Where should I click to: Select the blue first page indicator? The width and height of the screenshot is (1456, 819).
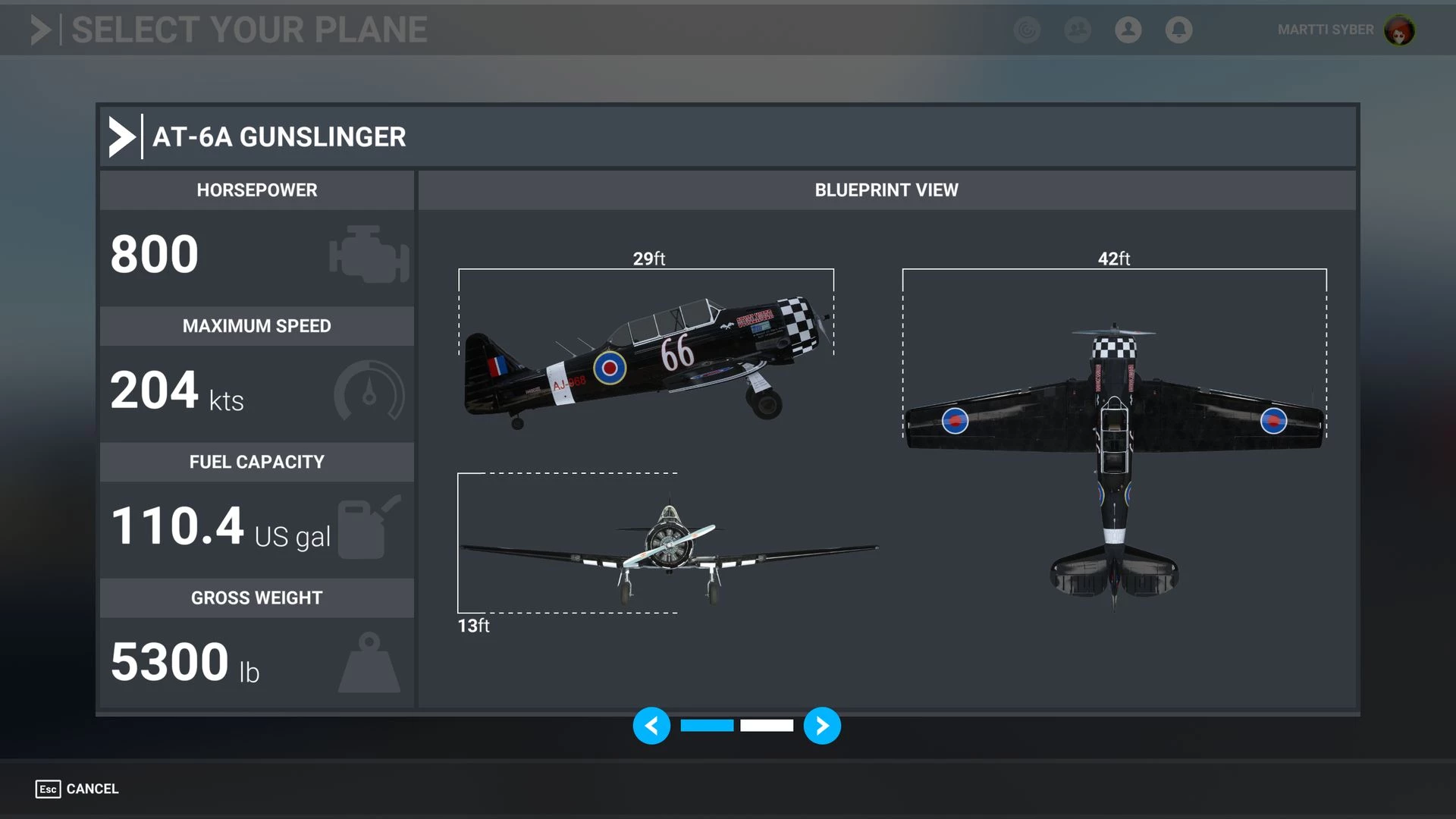(x=707, y=726)
